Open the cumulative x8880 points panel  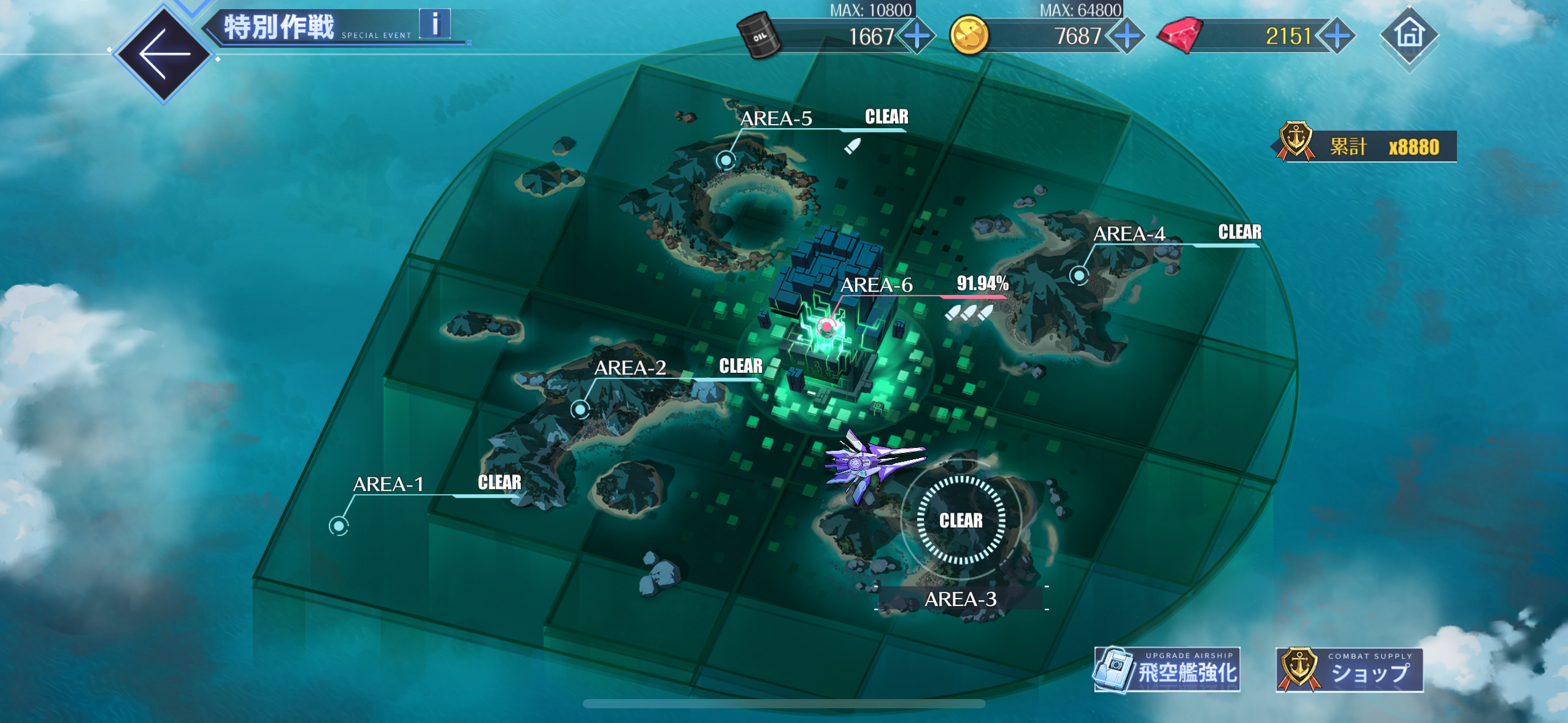tap(1366, 146)
